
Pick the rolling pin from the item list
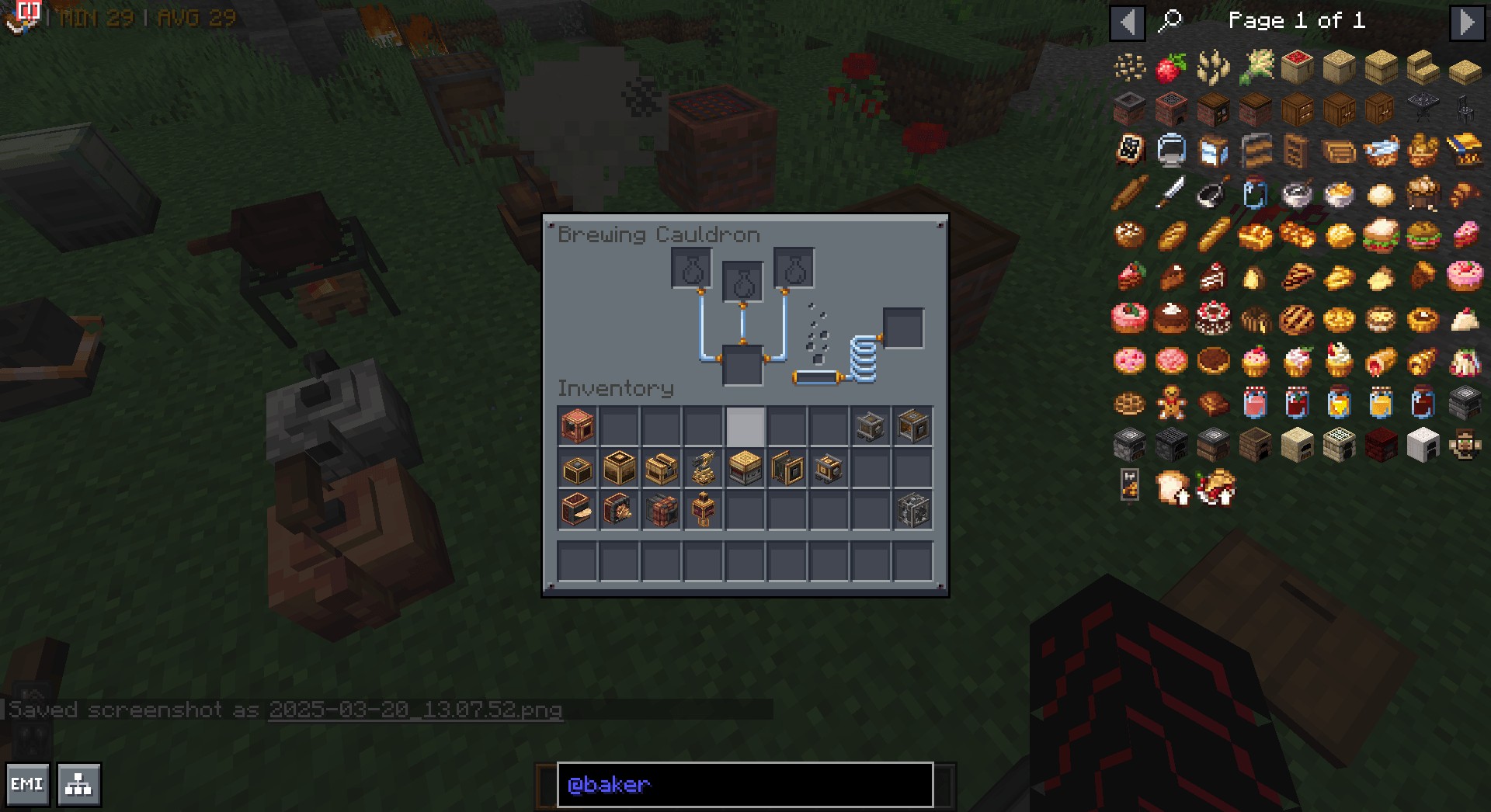[x=1128, y=194]
